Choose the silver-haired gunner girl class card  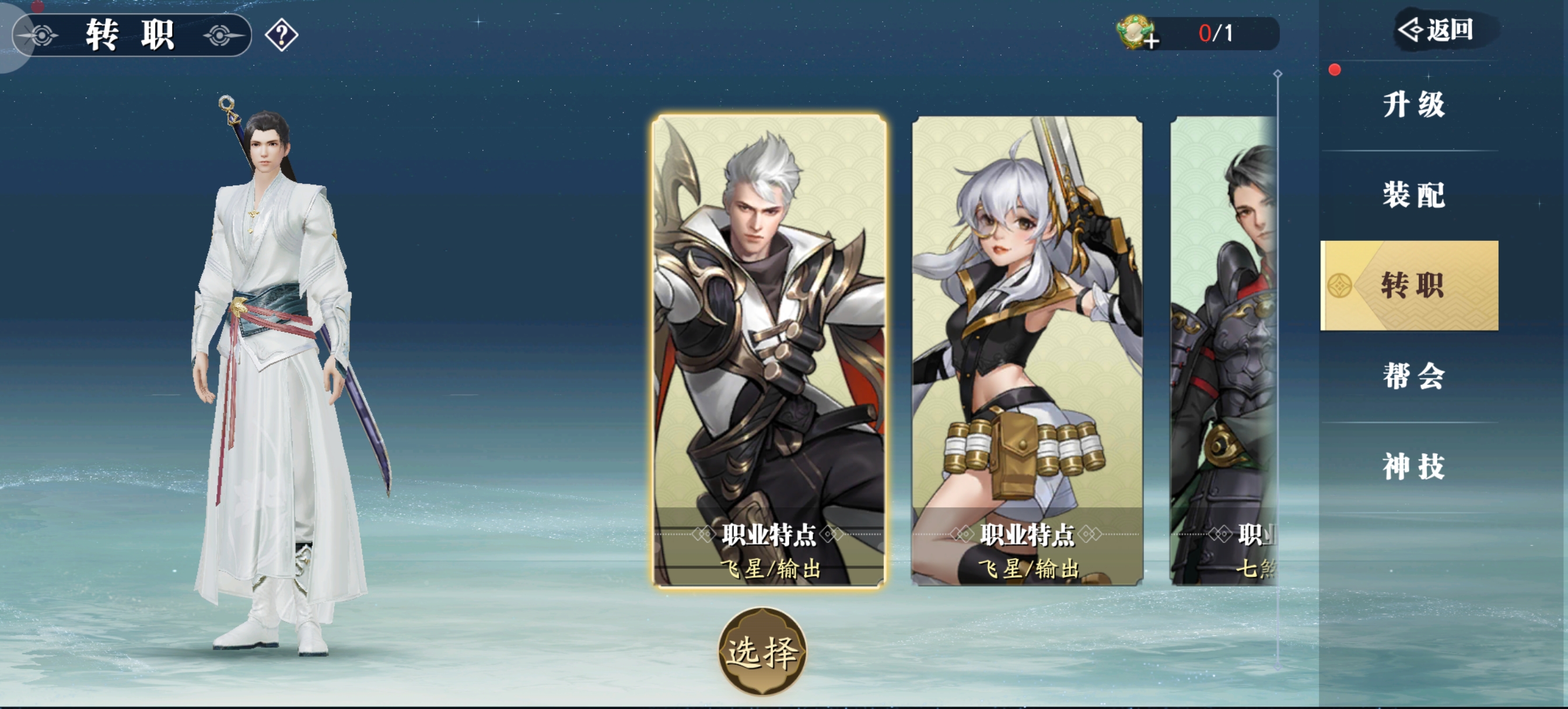pos(1027,350)
